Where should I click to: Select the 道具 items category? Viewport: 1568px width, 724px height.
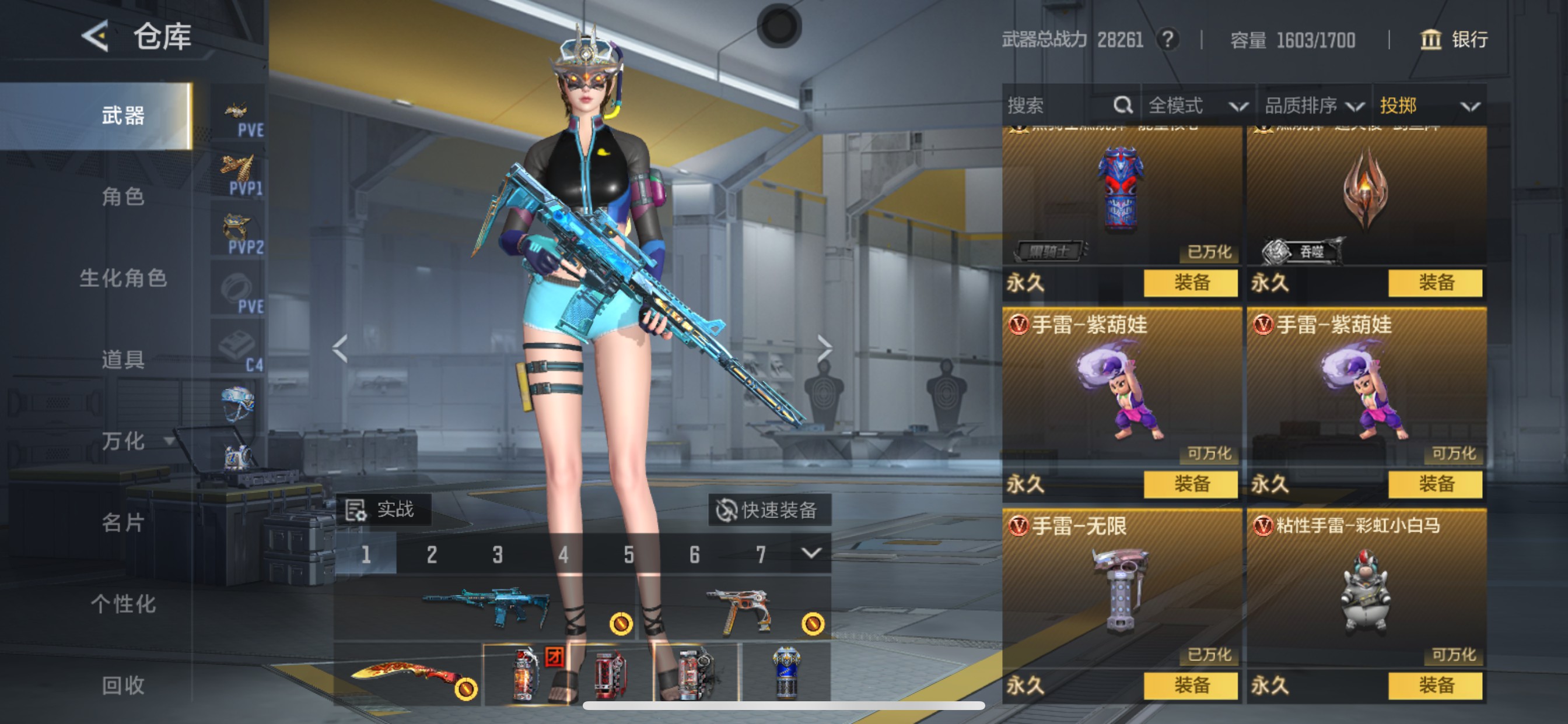[x=123, y=360]
